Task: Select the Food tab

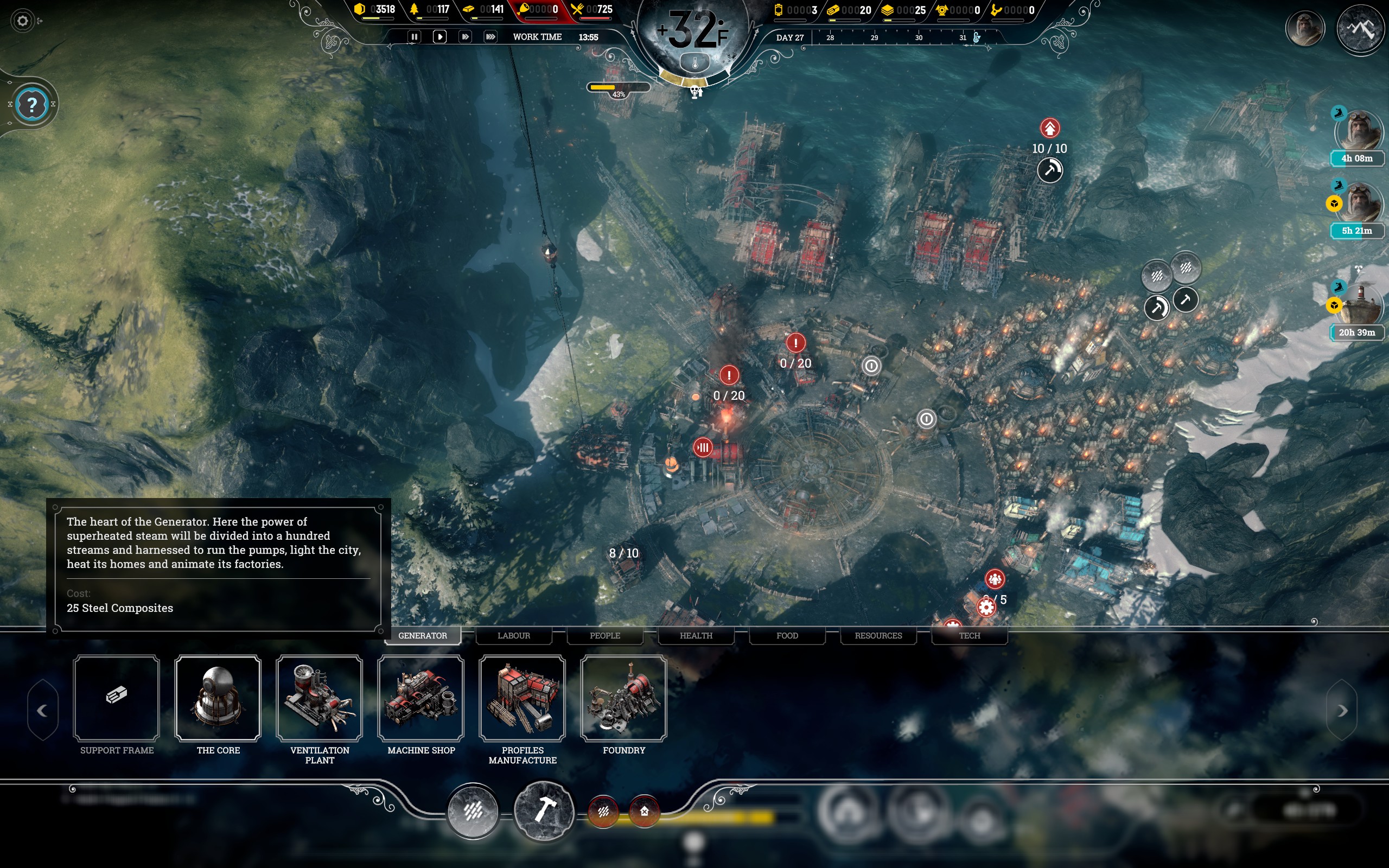Action: tap(787, 635)
